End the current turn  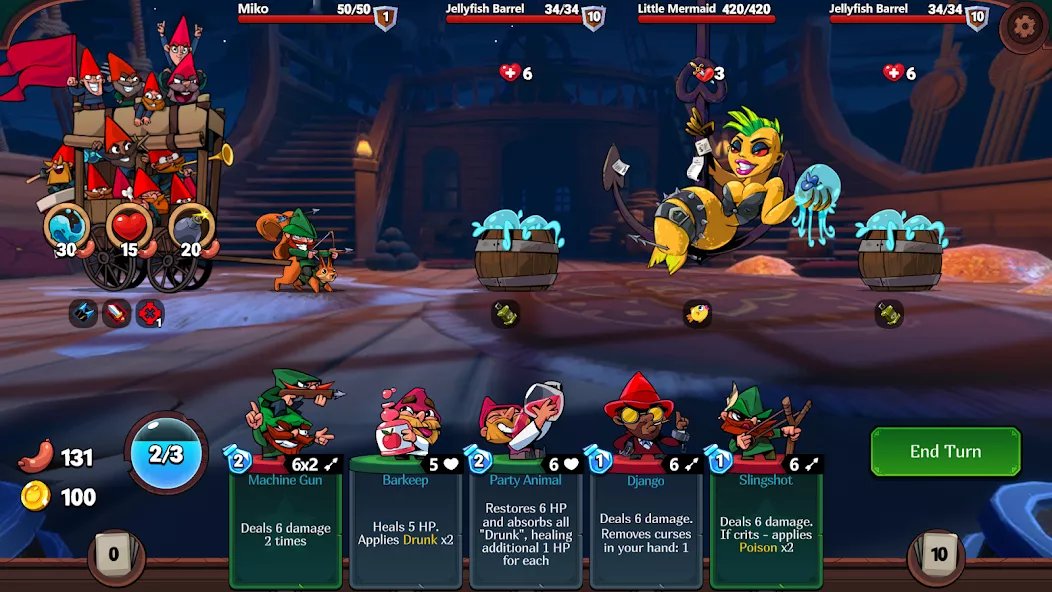945,452
